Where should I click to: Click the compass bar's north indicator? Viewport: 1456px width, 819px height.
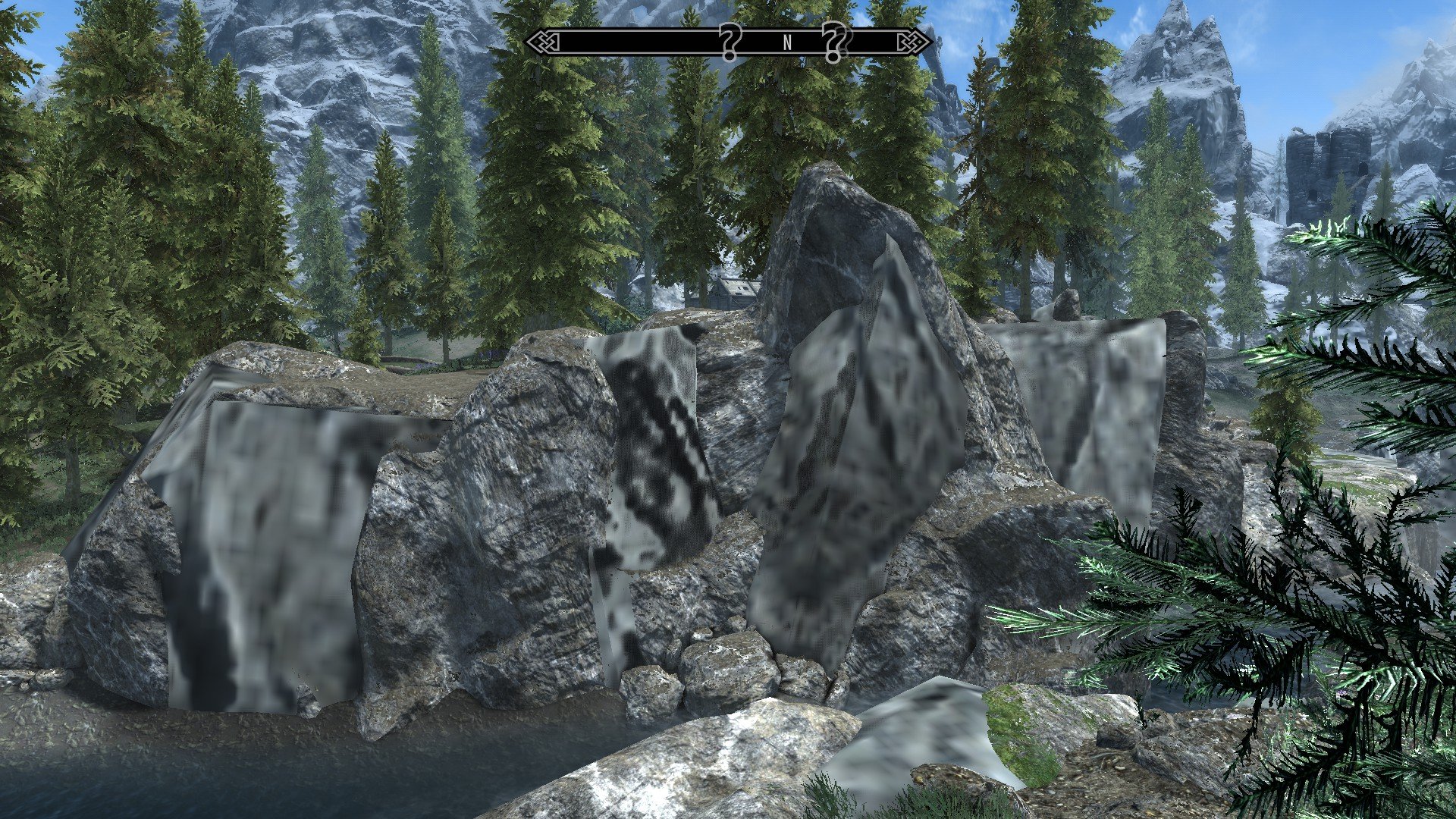[787, 43]
